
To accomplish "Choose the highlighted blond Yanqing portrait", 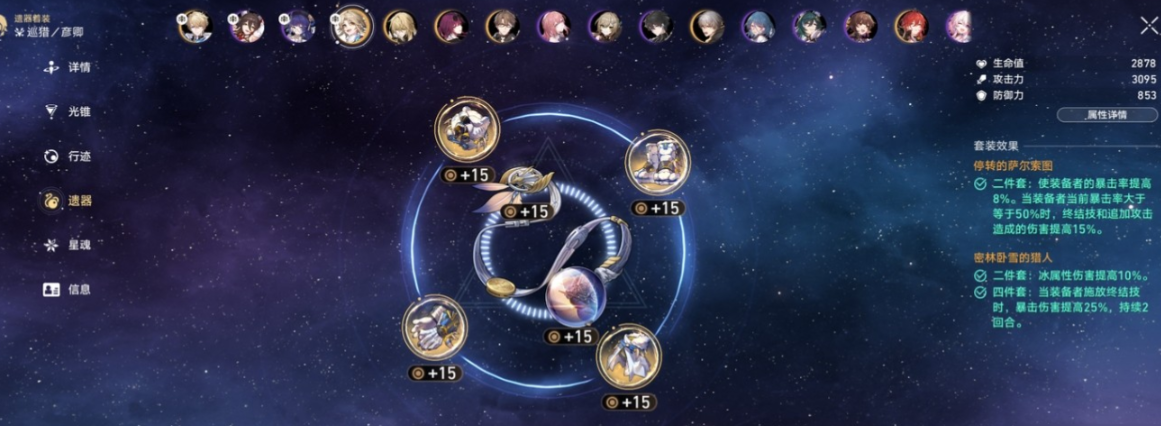I will pyautogui.click(x=352, y=26).
